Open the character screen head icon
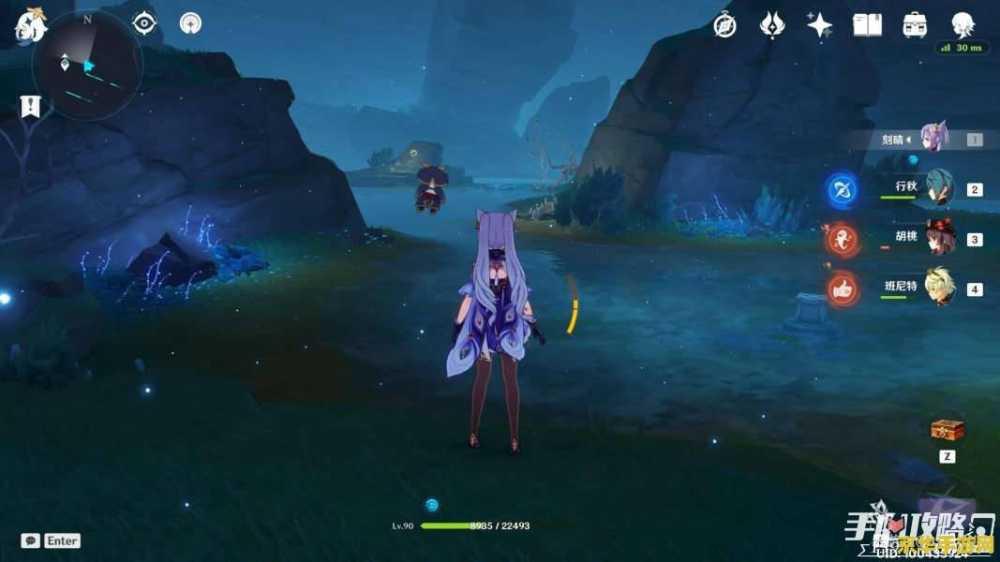 (x=962, y=25)
